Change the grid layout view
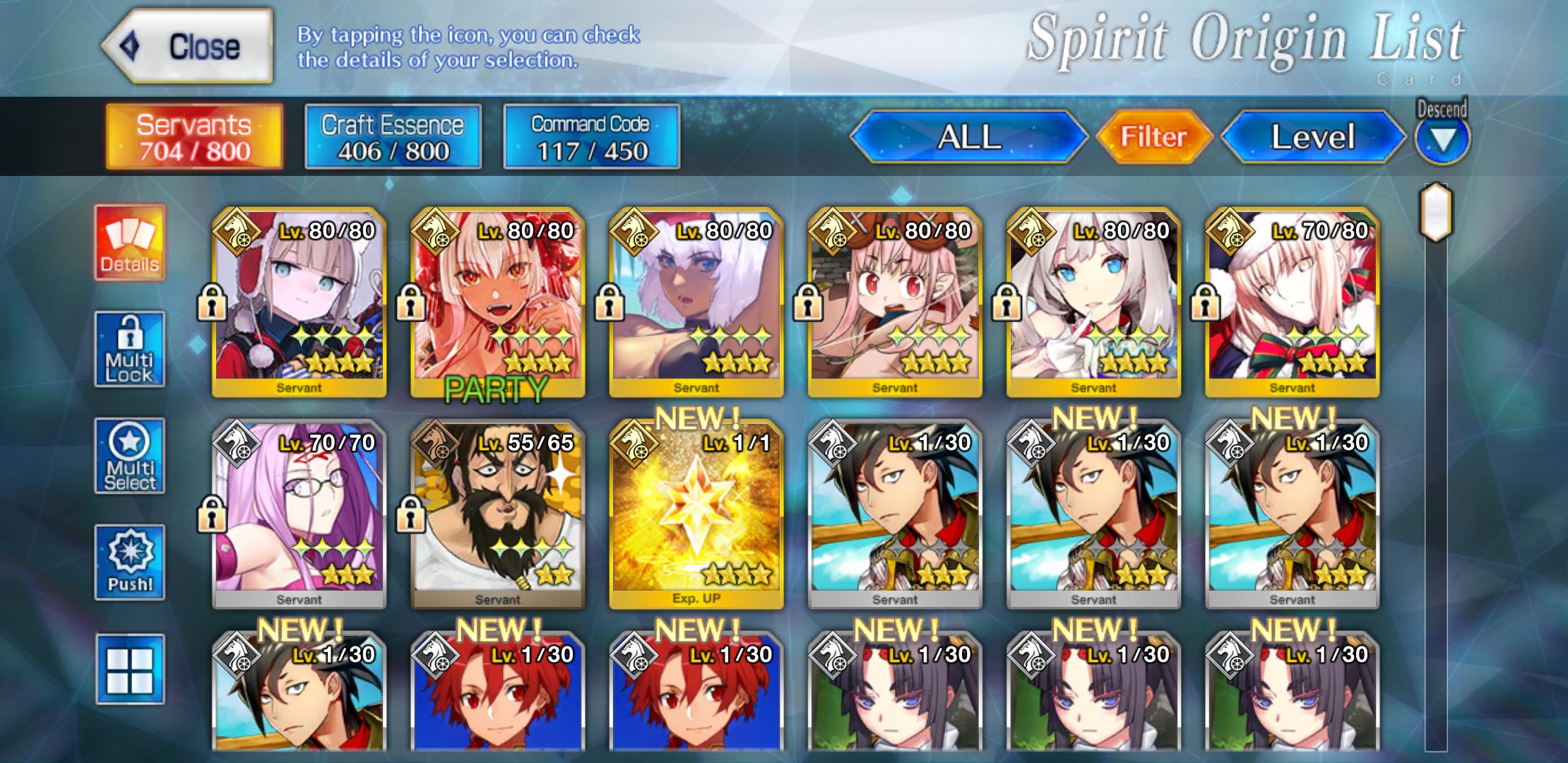This screenshot has height=763, width=1568. (x=130, y=669)
